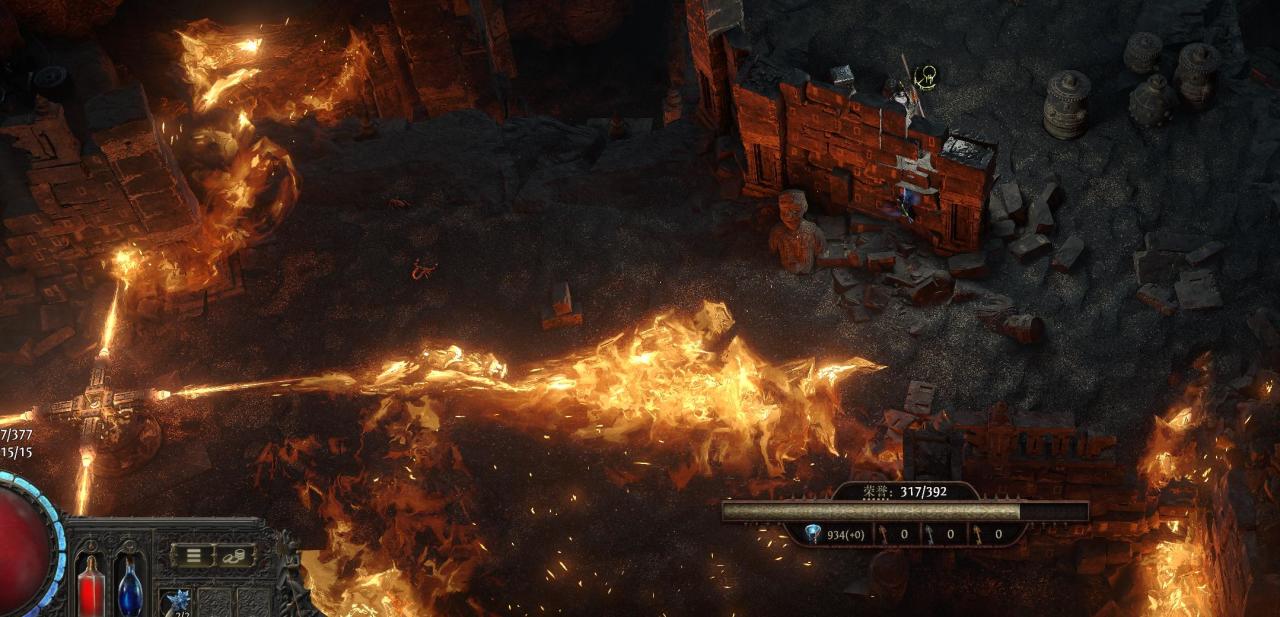The image size is (1280, 617).
Task: Select the ice crystal skill slot
Action: [179, 602]
